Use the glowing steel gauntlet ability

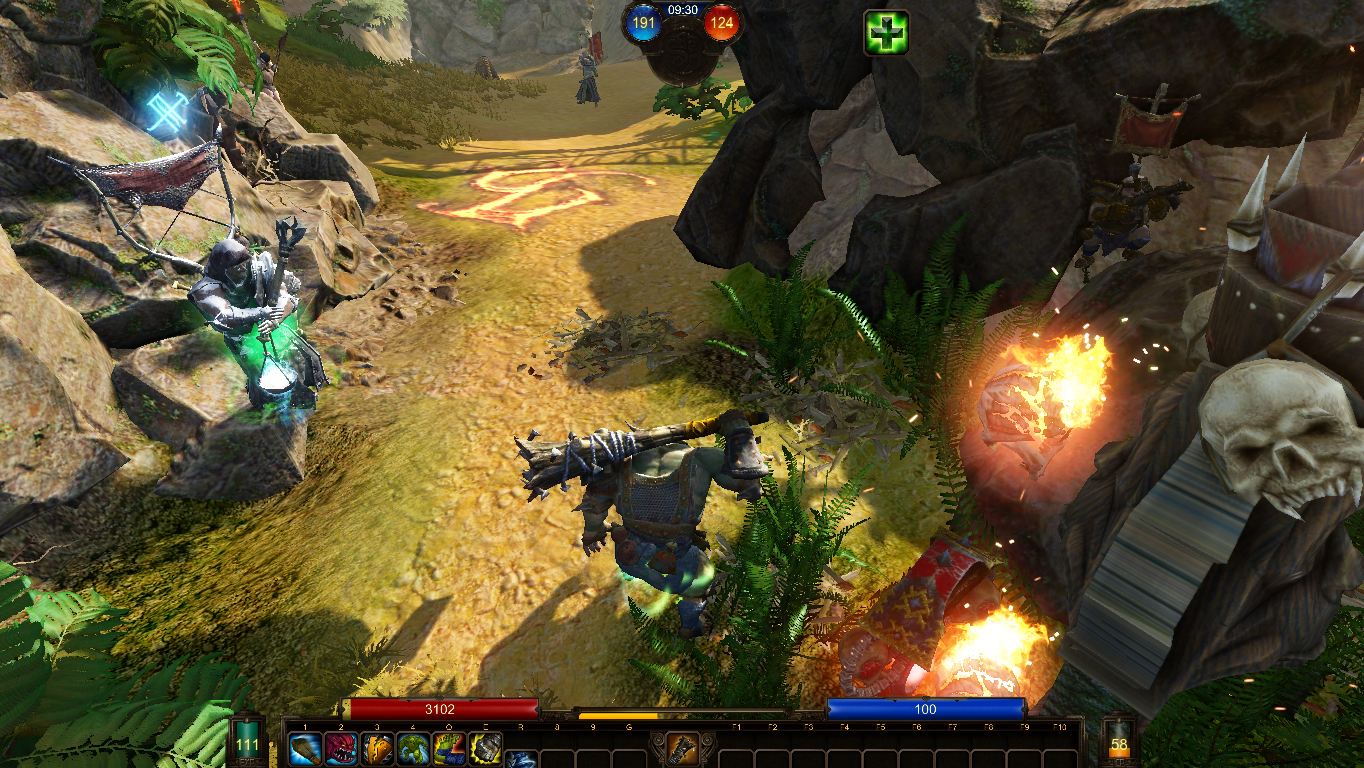click(485, 749)
